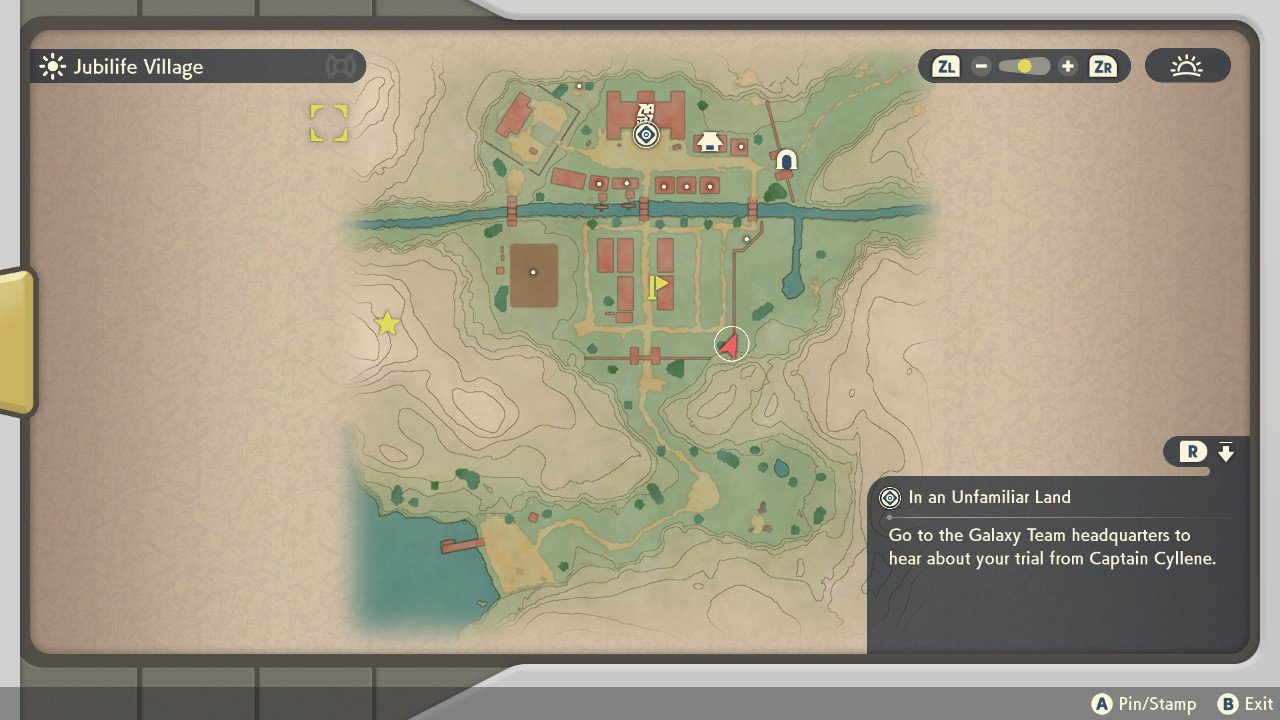Select the Jubilife Village location label
Screen dimensions: 1280x720
point(138,67)
